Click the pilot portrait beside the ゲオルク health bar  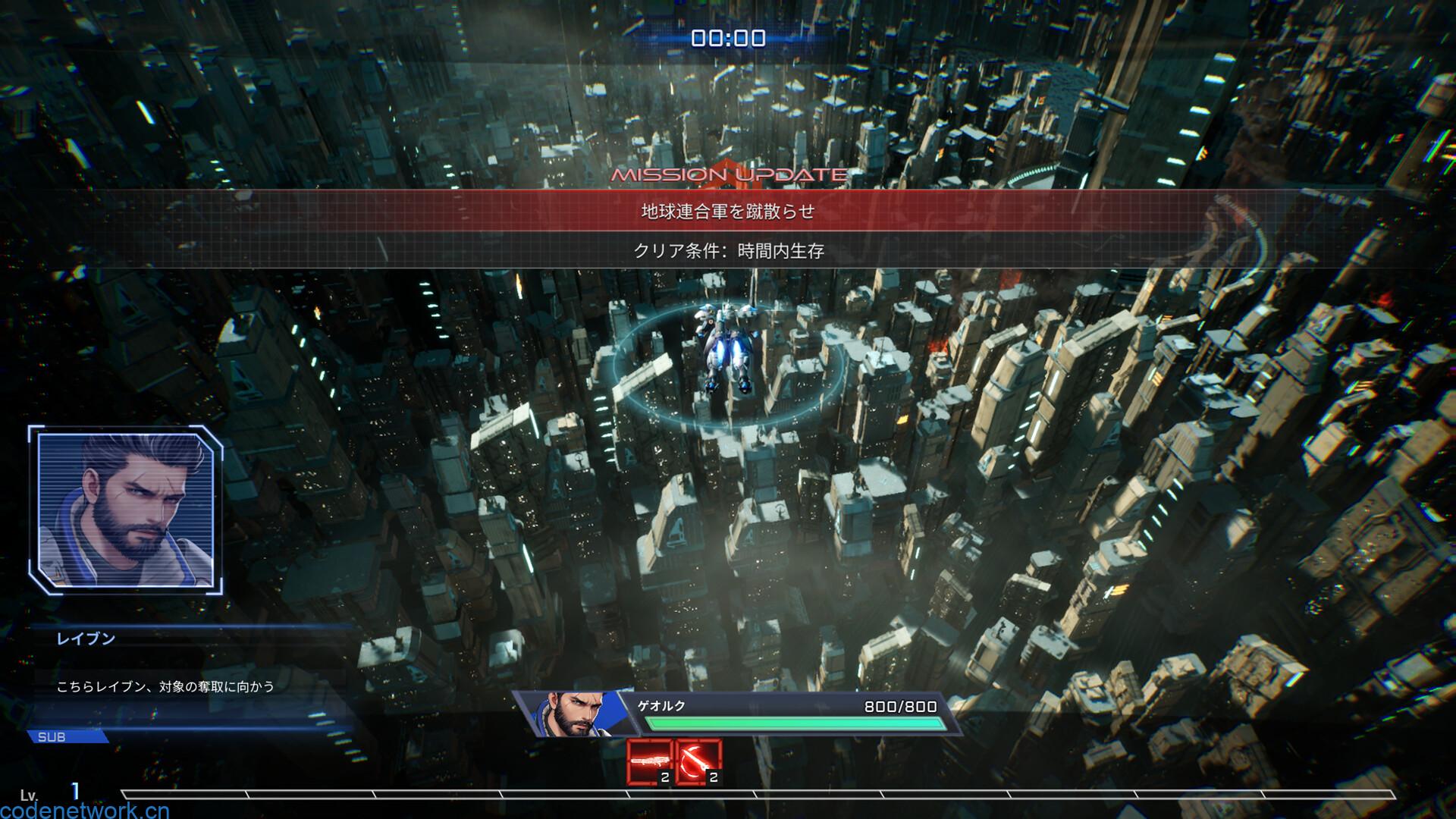(x=566, y=714)
